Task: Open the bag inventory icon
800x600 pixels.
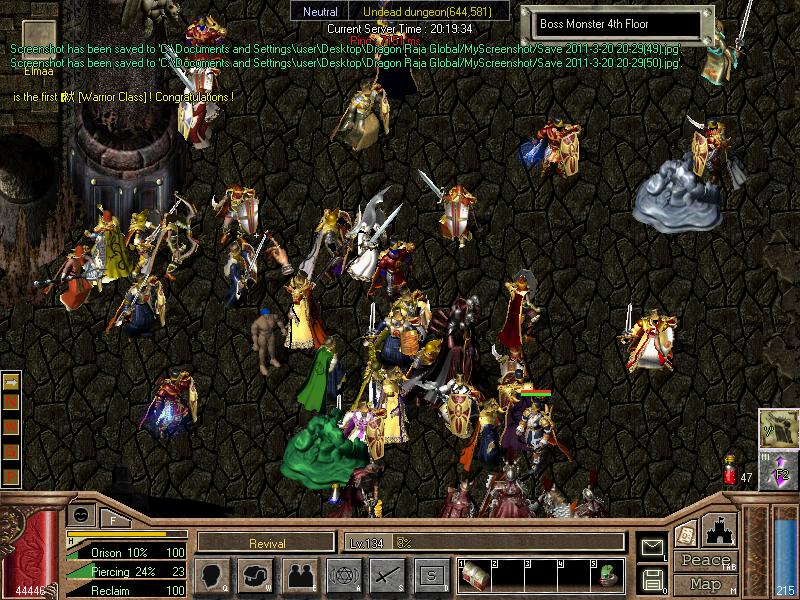Action: [255, 575]
